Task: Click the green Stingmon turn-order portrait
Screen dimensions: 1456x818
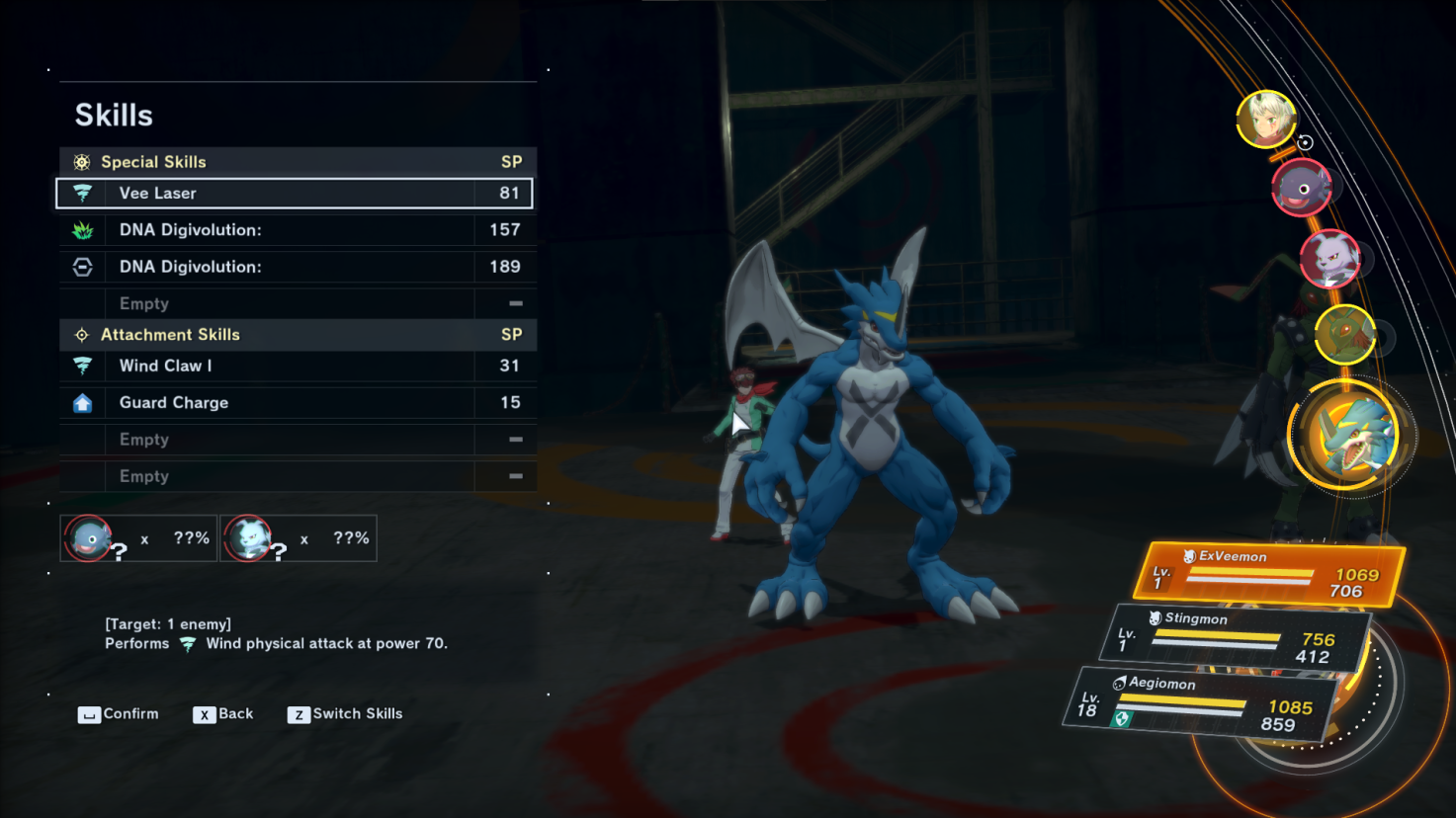Action: 1344,335
